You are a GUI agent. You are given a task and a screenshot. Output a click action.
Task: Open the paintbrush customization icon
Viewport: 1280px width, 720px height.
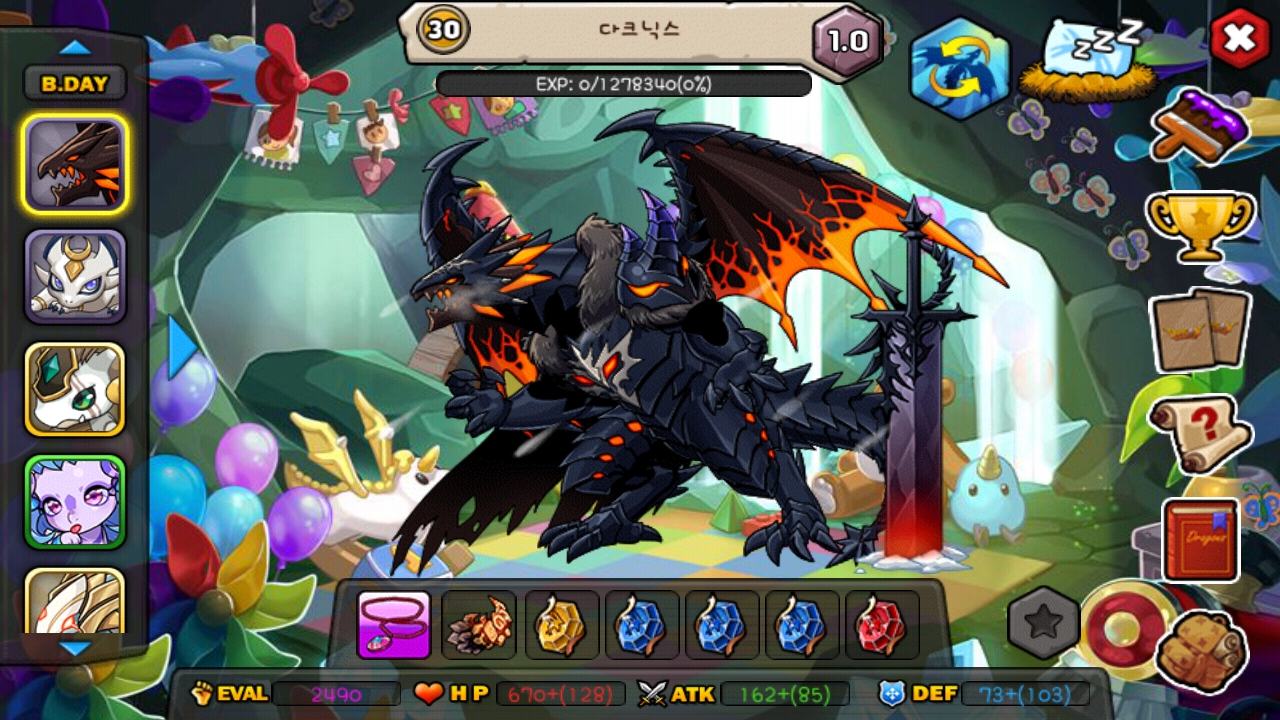1200,126
